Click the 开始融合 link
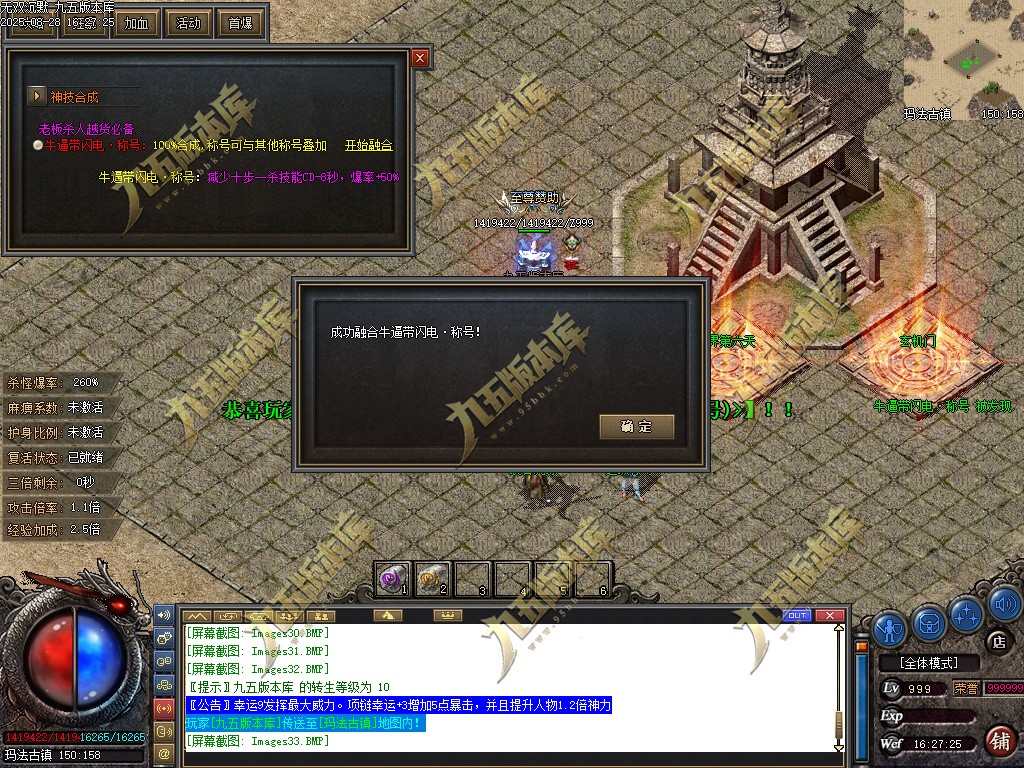1024x768 pixels. [x=369, y=146]
